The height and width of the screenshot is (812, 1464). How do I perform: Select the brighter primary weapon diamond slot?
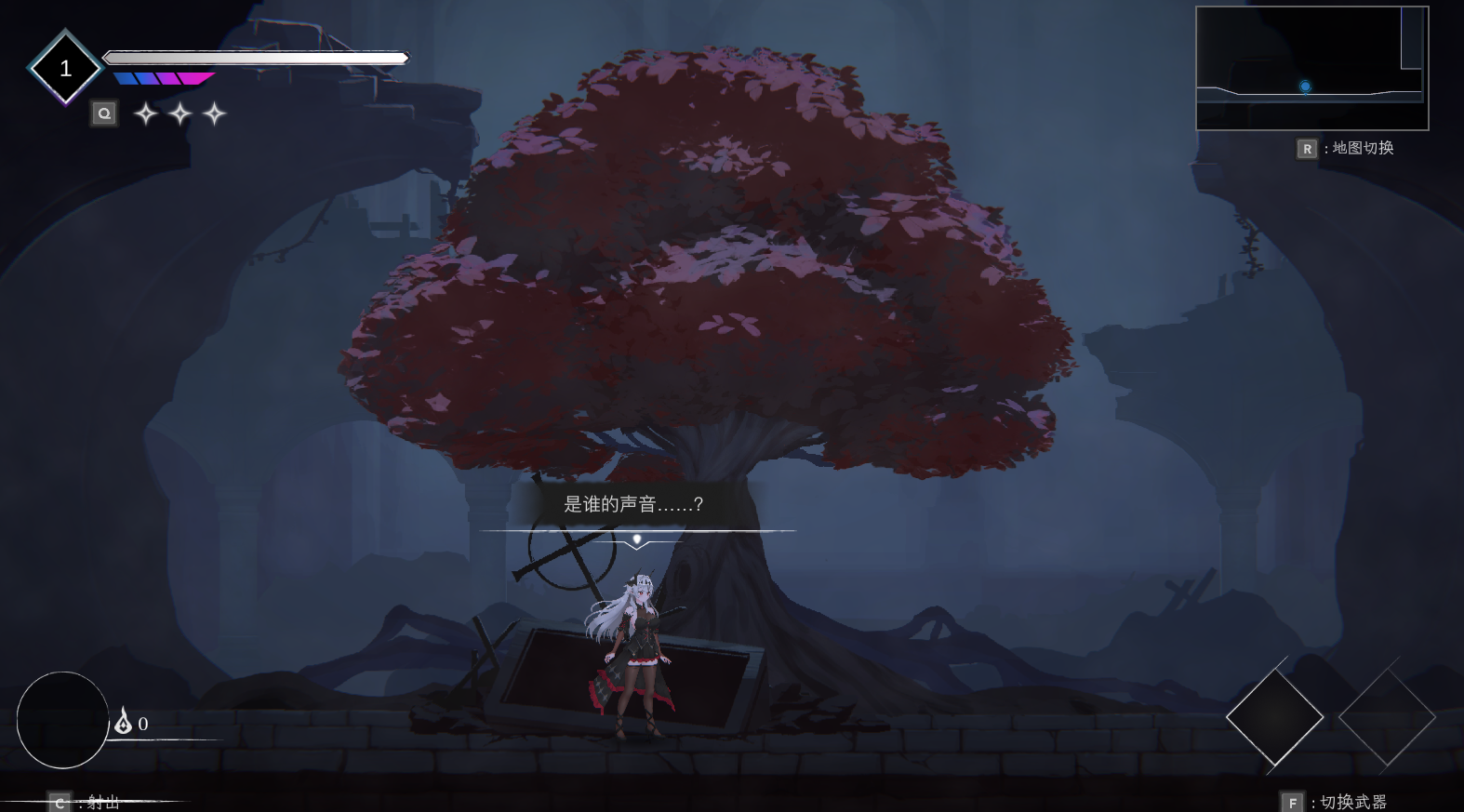(x=1274, y=717)
